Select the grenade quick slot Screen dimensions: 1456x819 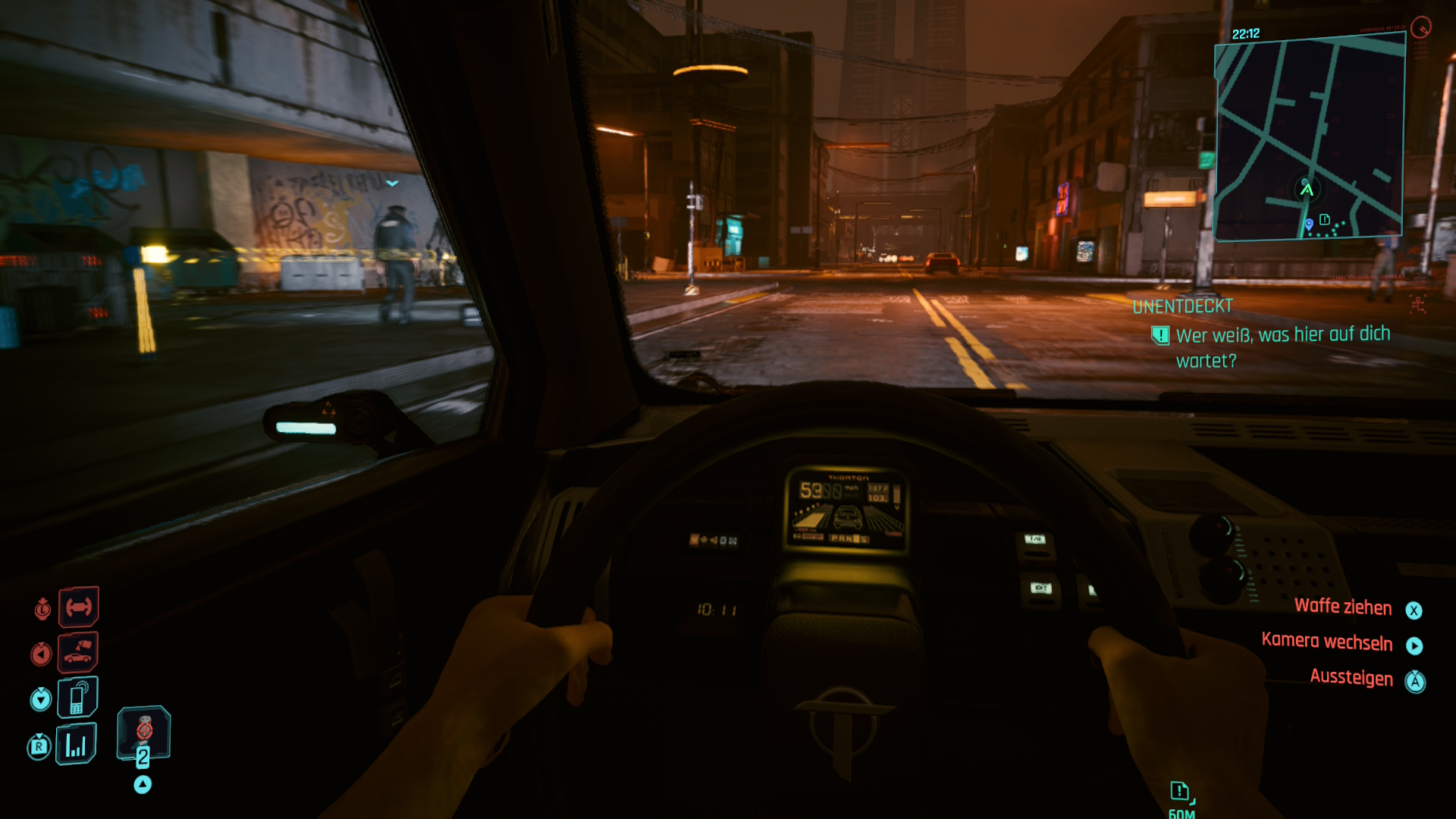pos(143,733)
